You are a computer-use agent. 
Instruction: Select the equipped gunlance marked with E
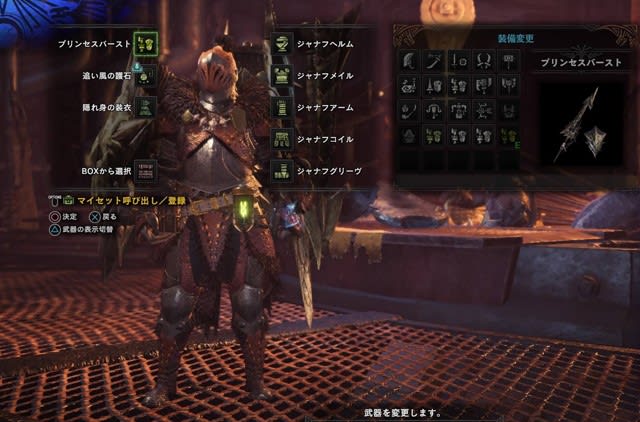(x=509, y=136)
